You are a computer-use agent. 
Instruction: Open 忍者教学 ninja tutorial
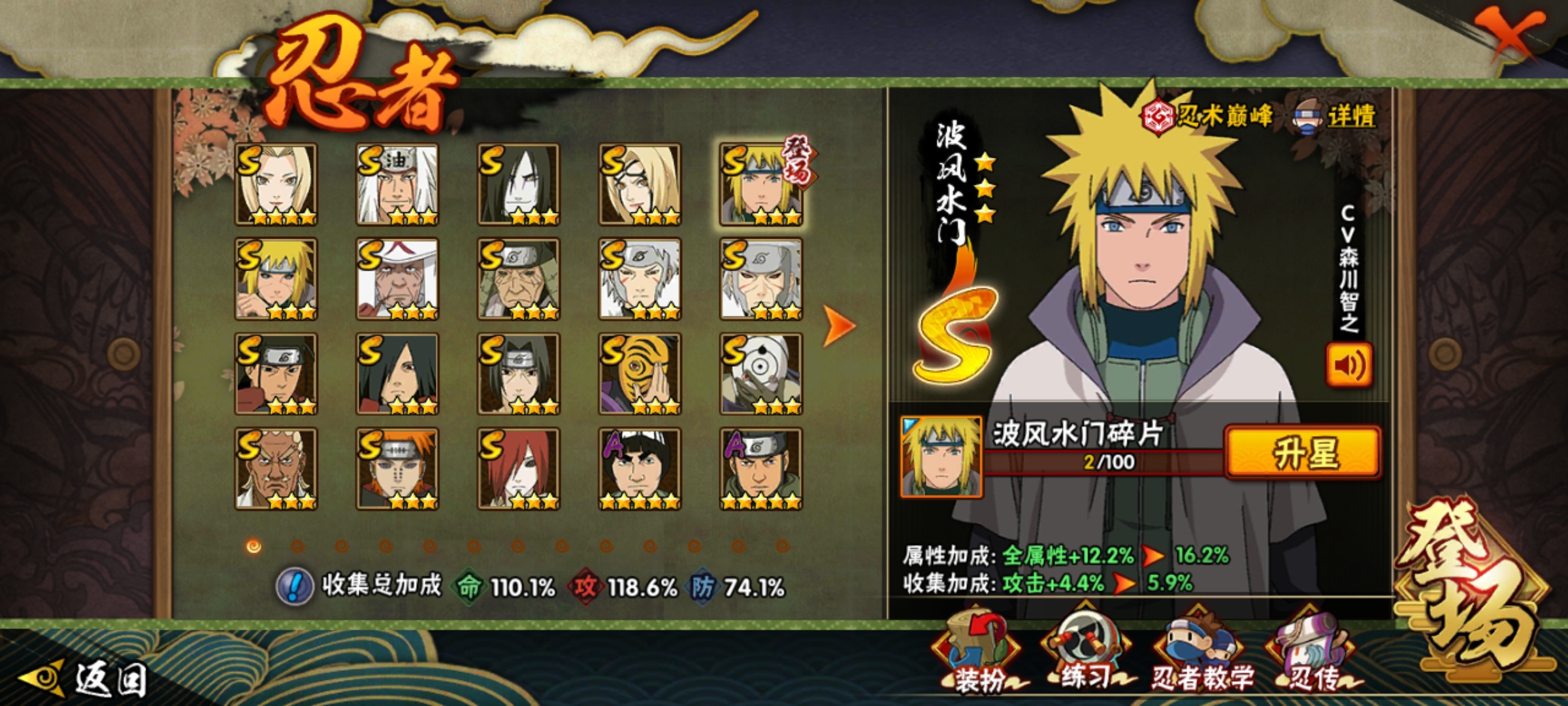pyautogui.click(x=1201, y=655)
